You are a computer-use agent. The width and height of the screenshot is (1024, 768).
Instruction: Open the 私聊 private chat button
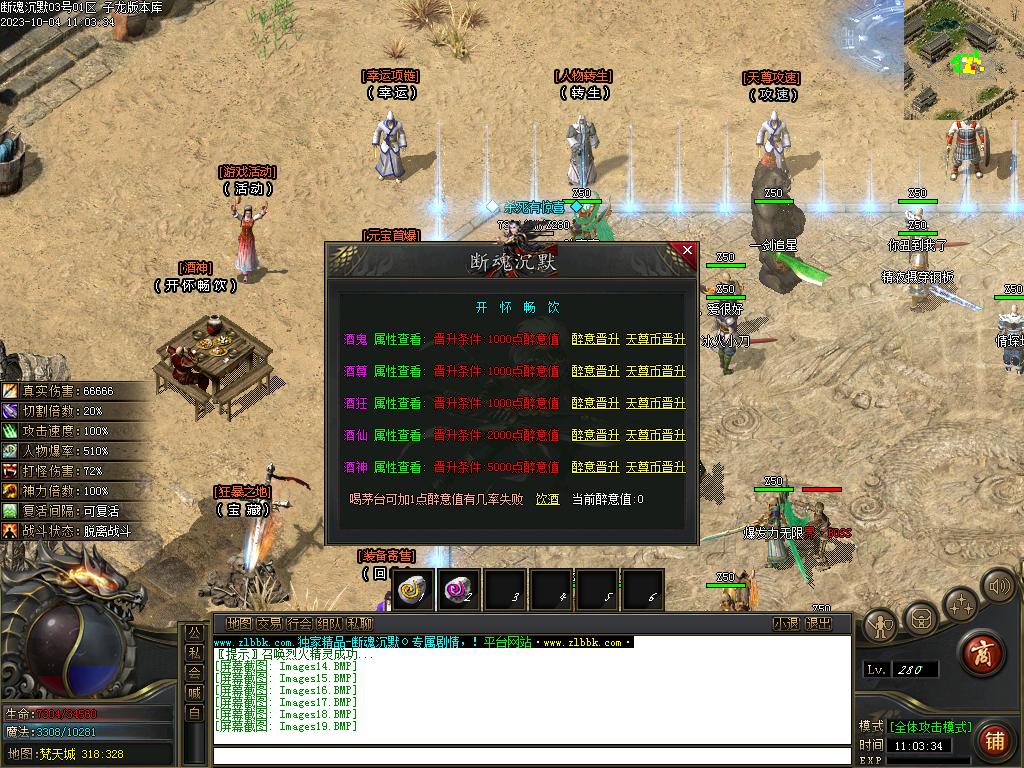pyautogui.click(x=359, y=623)
